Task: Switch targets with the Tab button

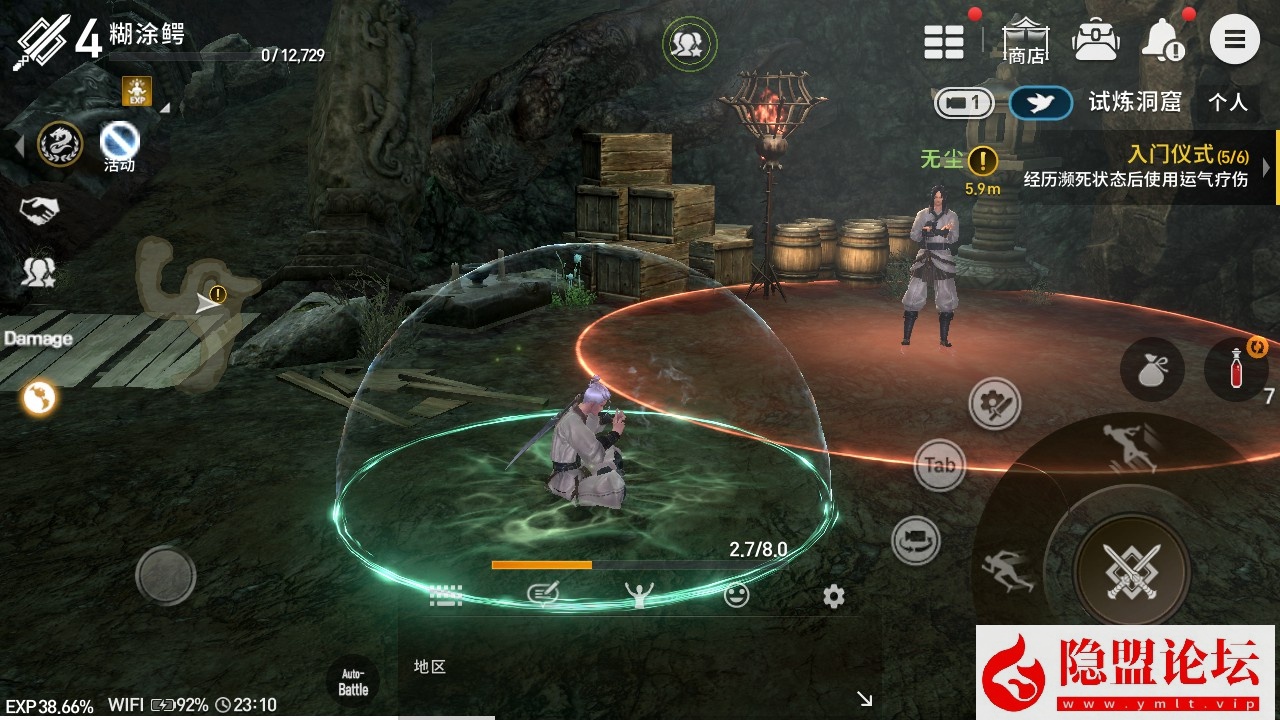Action: [x=940, y=465]
